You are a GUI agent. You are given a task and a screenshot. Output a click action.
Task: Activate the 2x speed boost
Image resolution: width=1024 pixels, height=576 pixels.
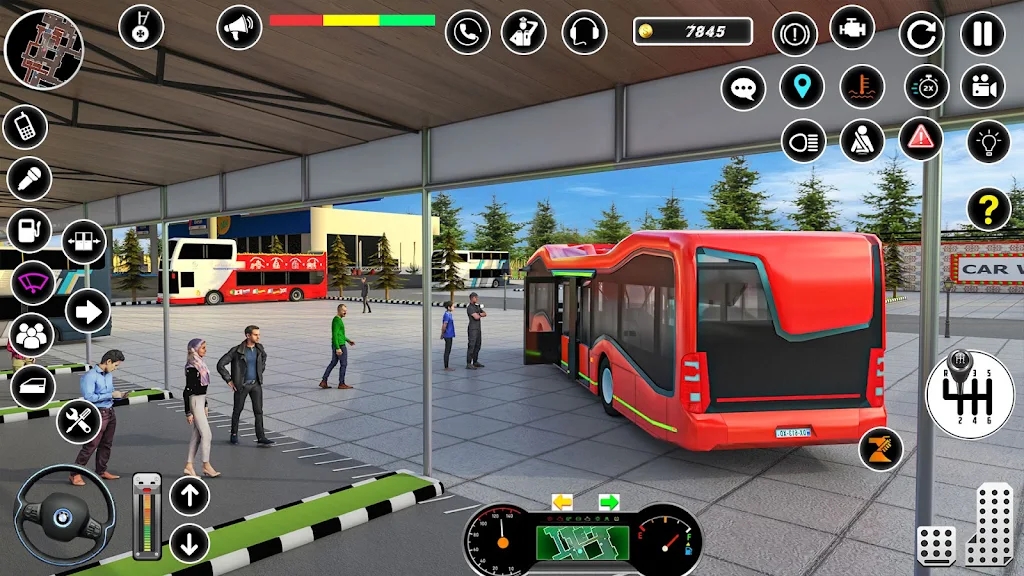pos(926,86)
